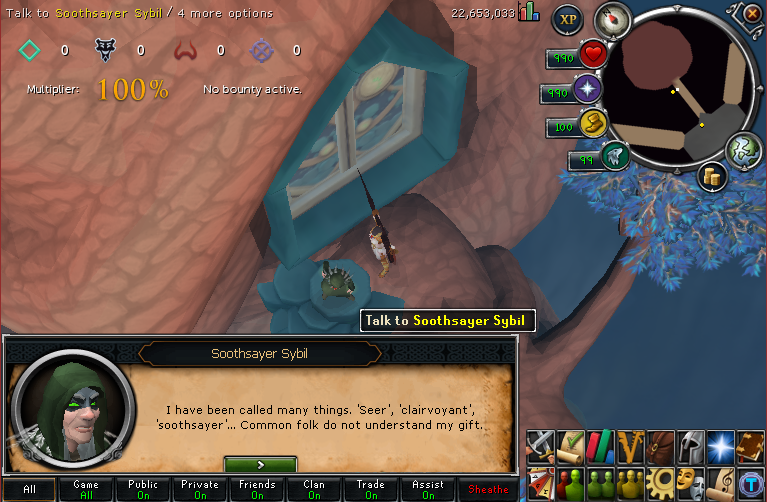Open the world map globe

[743, 150]
